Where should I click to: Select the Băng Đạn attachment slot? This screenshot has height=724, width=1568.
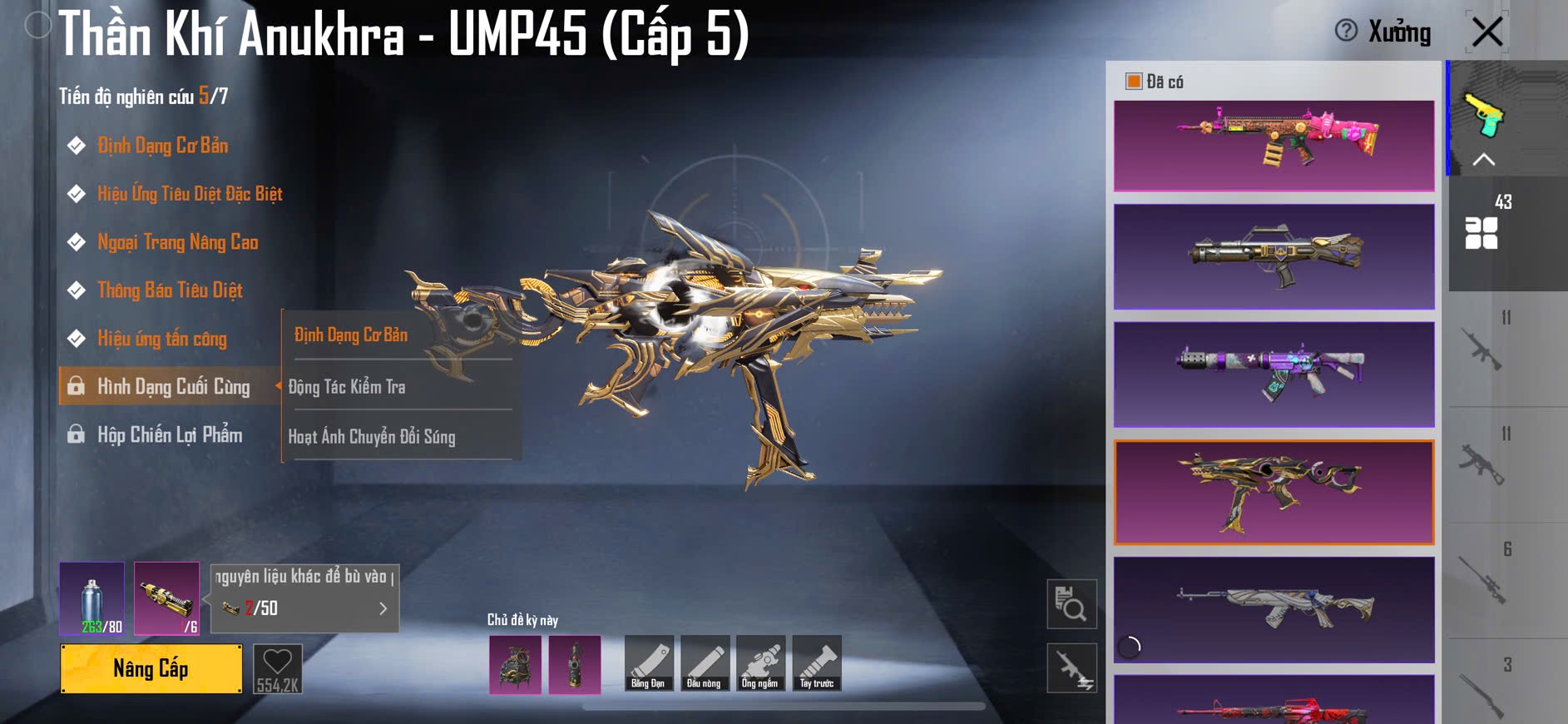647,663
